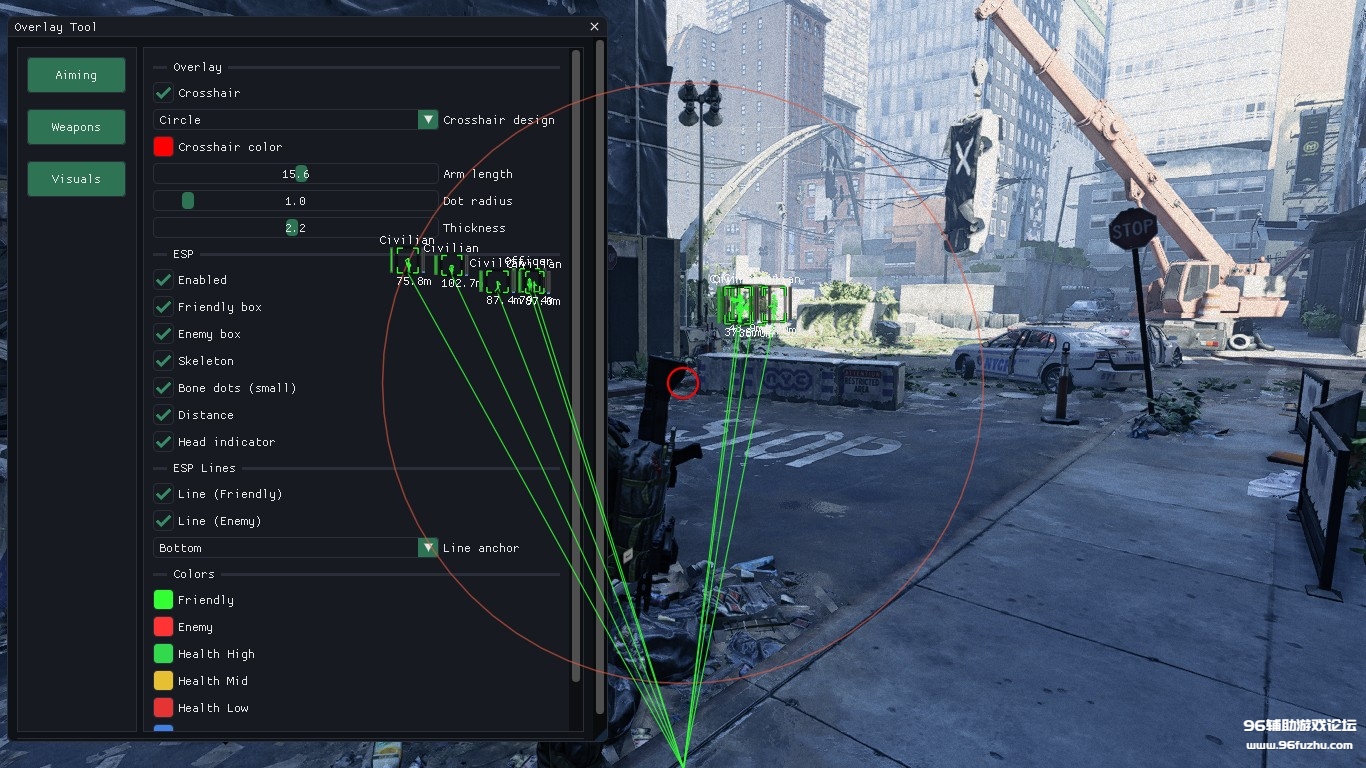Select the Visuals tab
1366x768 pixels.
point(76,179)
